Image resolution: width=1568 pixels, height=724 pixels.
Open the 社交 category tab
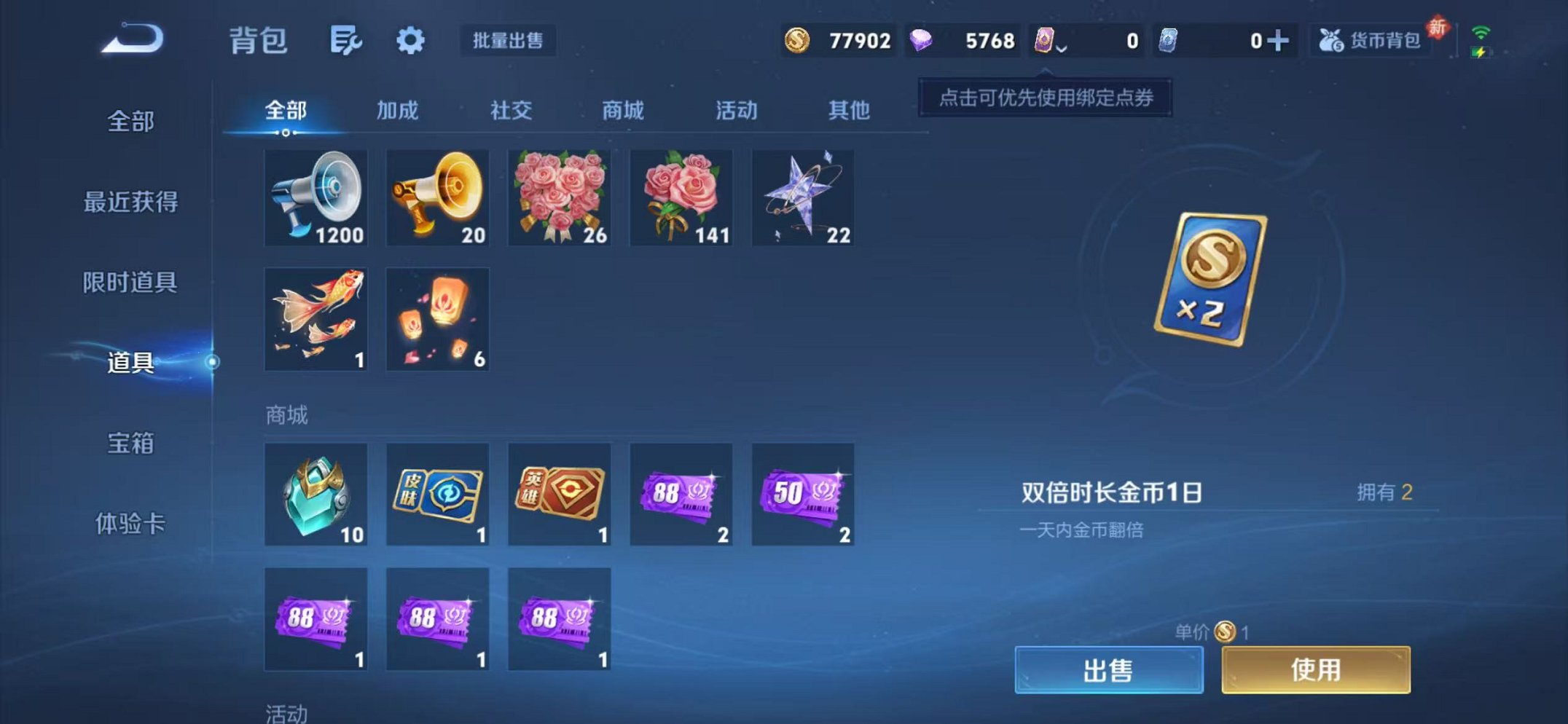512,111
